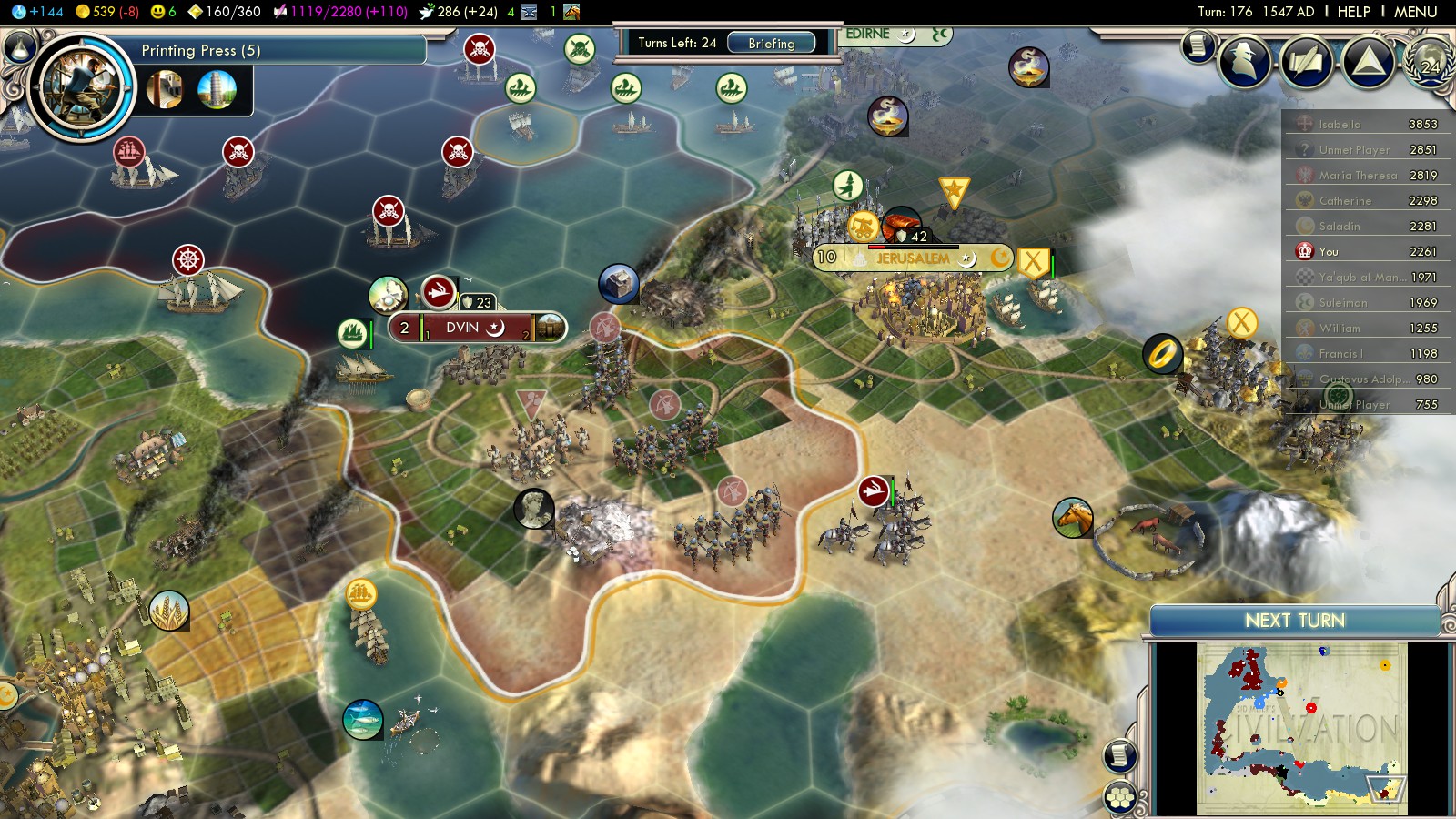Viewport: 1456px width, 819px height.
Task: Open the pyramid diplomacy overview button
Action: (x=1368, y=62)
